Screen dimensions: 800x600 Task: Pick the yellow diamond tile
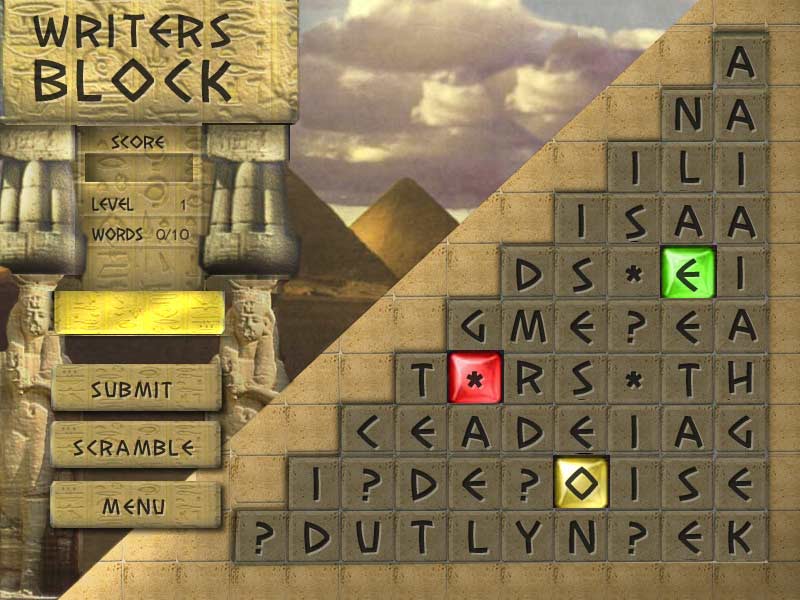point(581,483)
